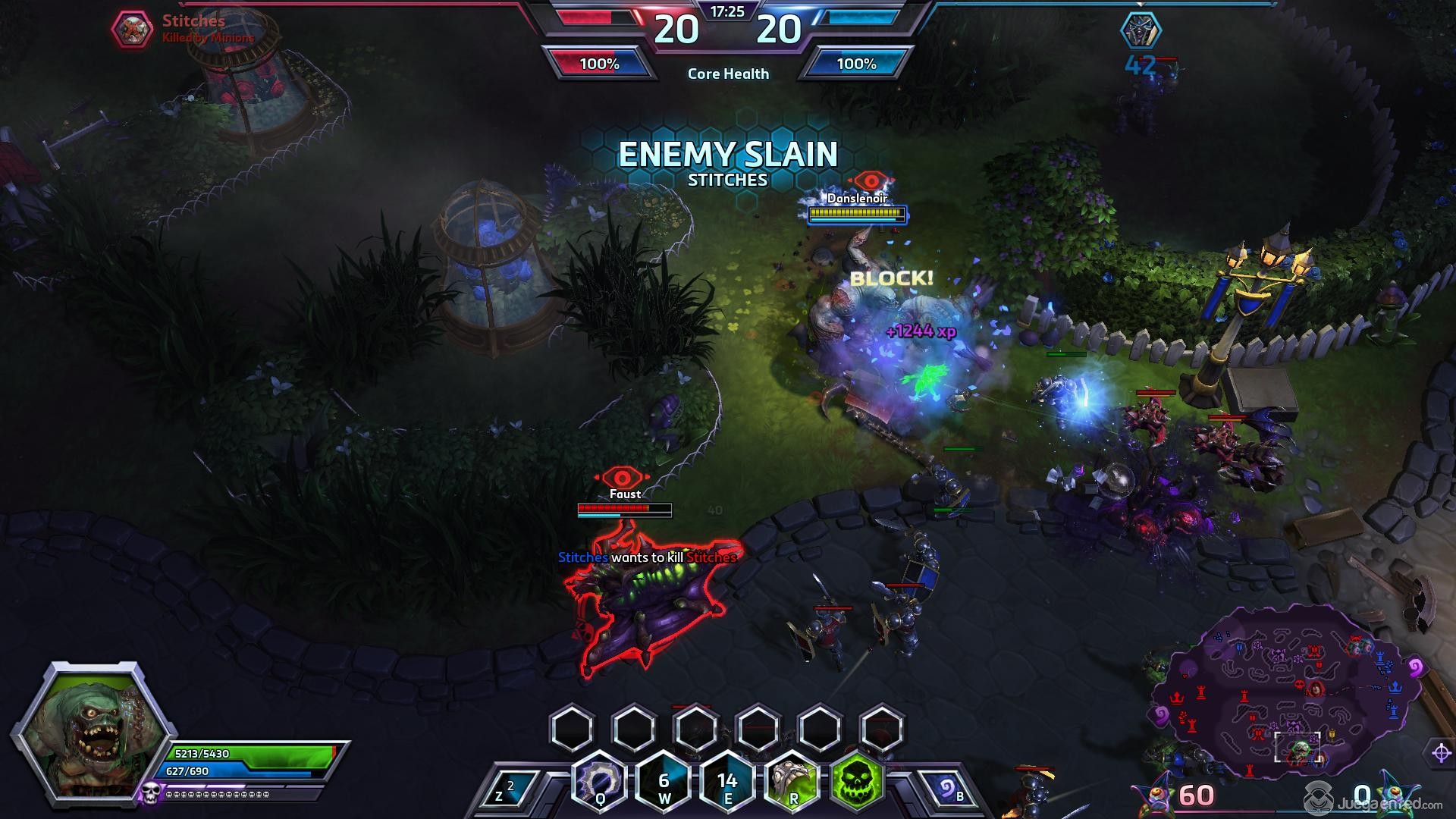Click the blue core icon on minimap

[x=1395, y=687]
